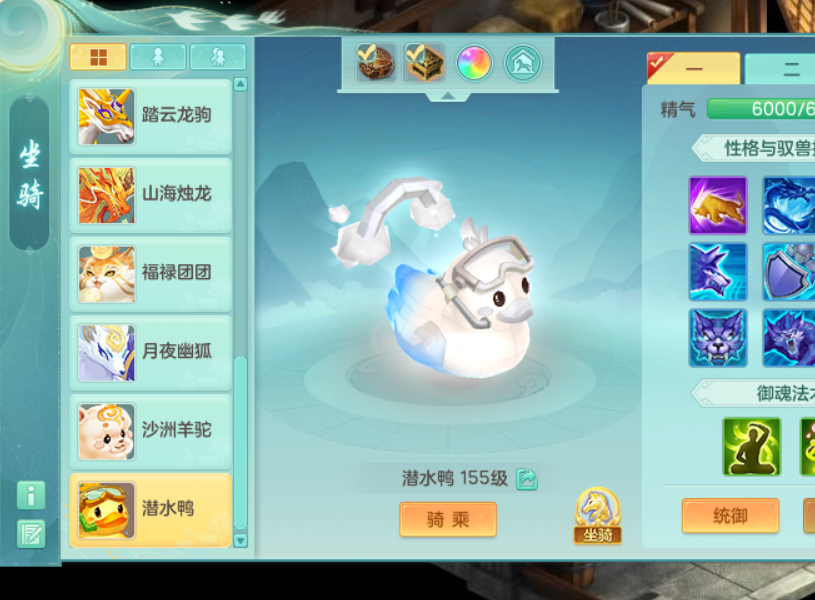815x600 pixels.
Task: Click the mount list scroll-down arrow
Action: point(240,540)
